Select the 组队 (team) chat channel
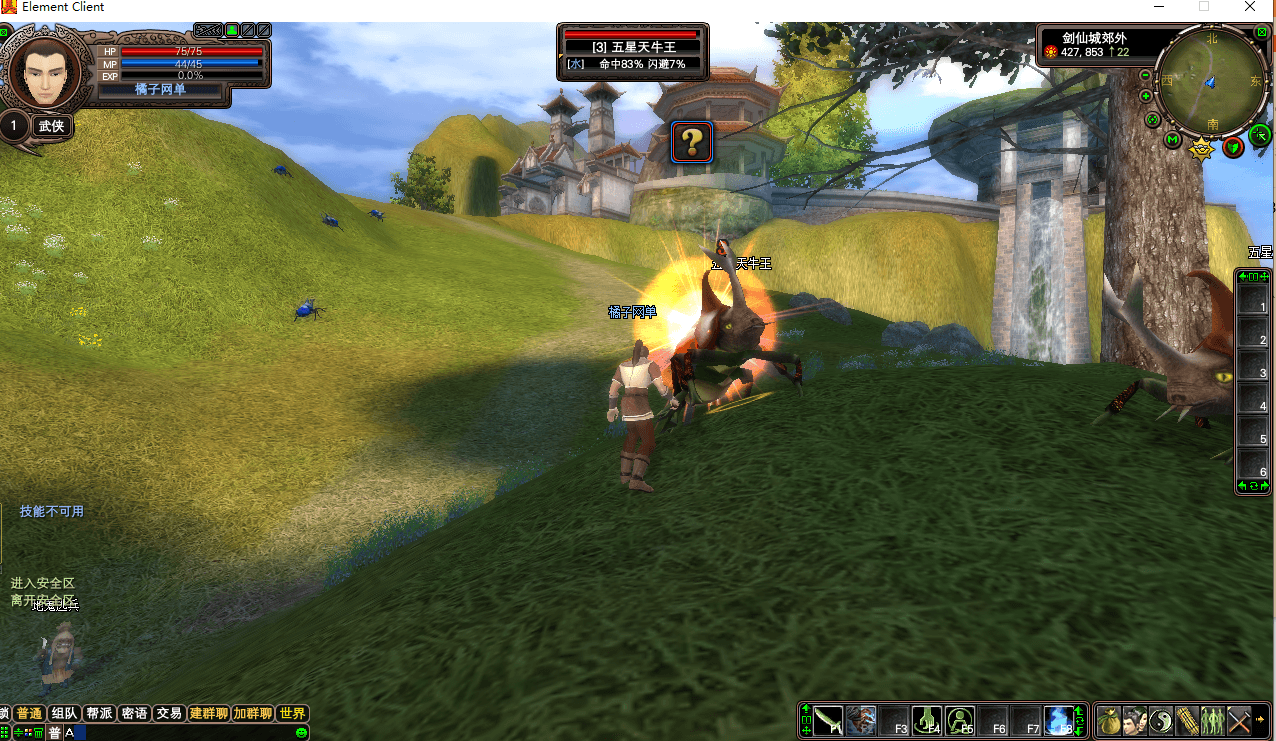Viewport: 1276px width, 741px height. pyautogui.click(x=65, y=713)
